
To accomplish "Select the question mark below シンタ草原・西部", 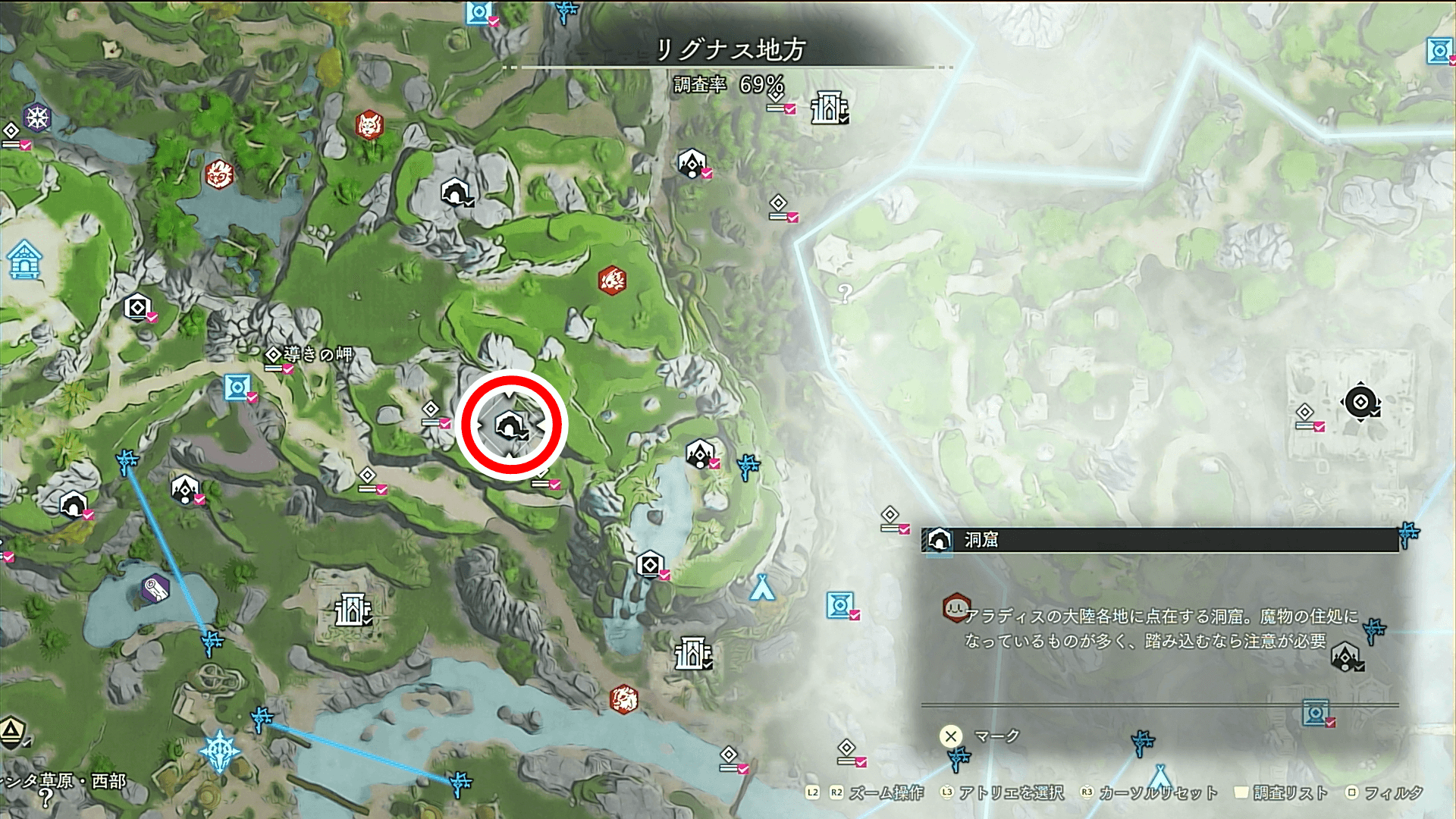I will pos(46,798).
